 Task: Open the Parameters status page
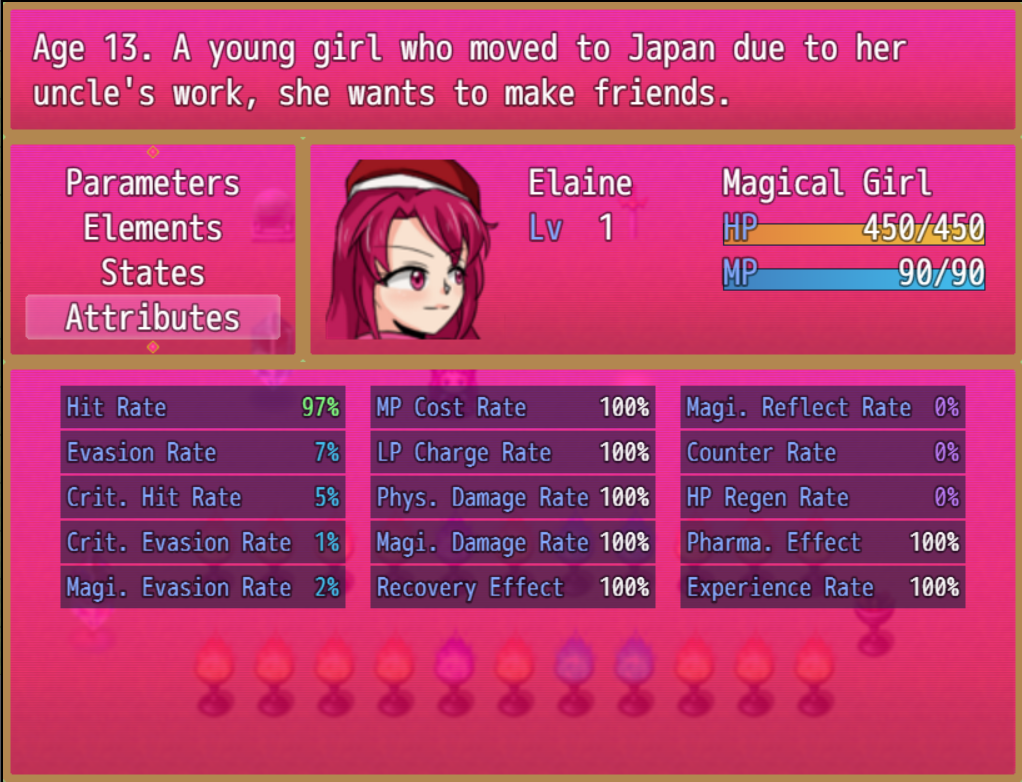(x=153, y=183)
